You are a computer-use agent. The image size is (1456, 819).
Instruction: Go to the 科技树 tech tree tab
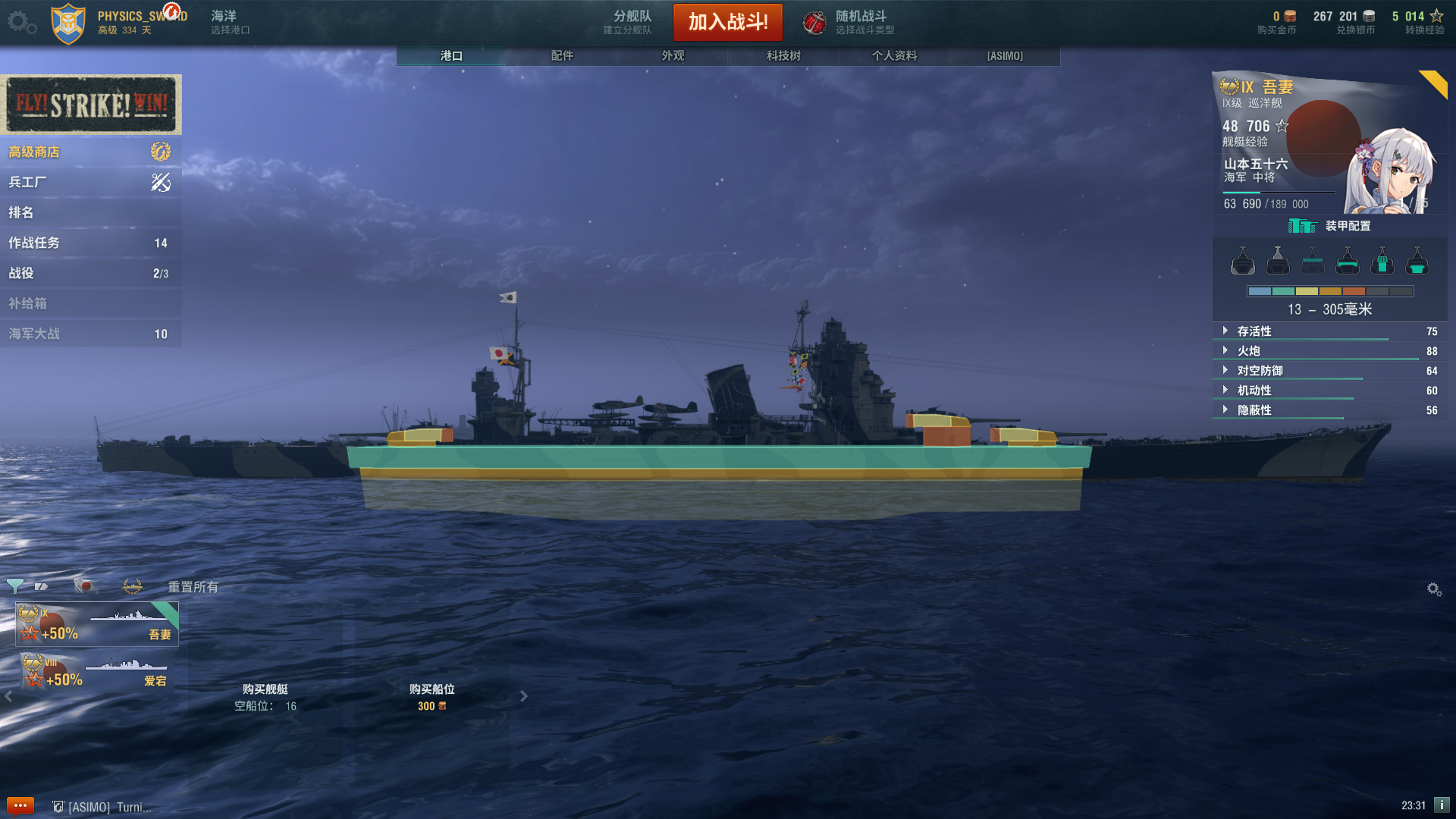click(783, 55)
